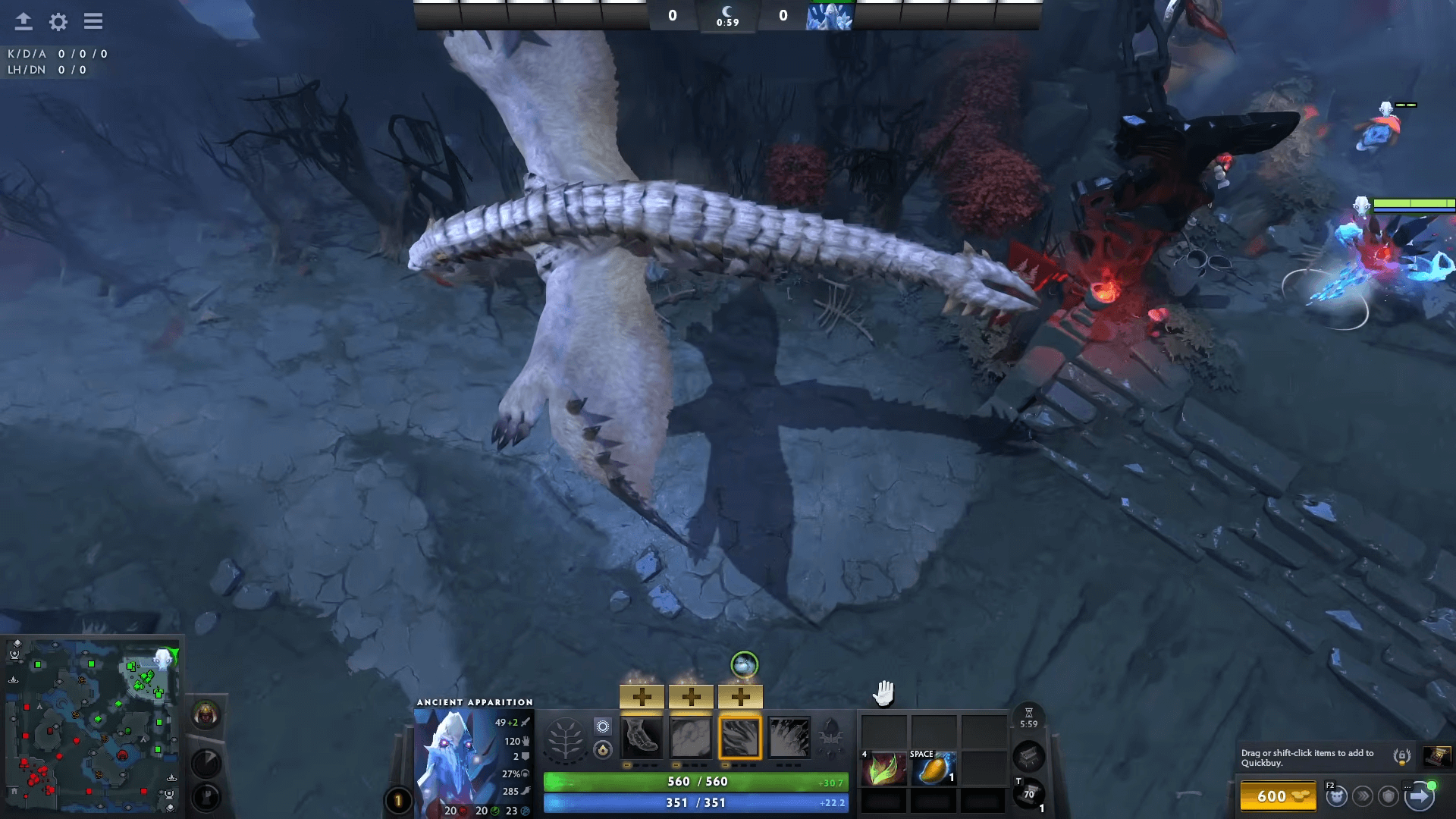Activate the Scan radar button
The width and height of the screenshot is (1456, 819).
pos(206,763)
